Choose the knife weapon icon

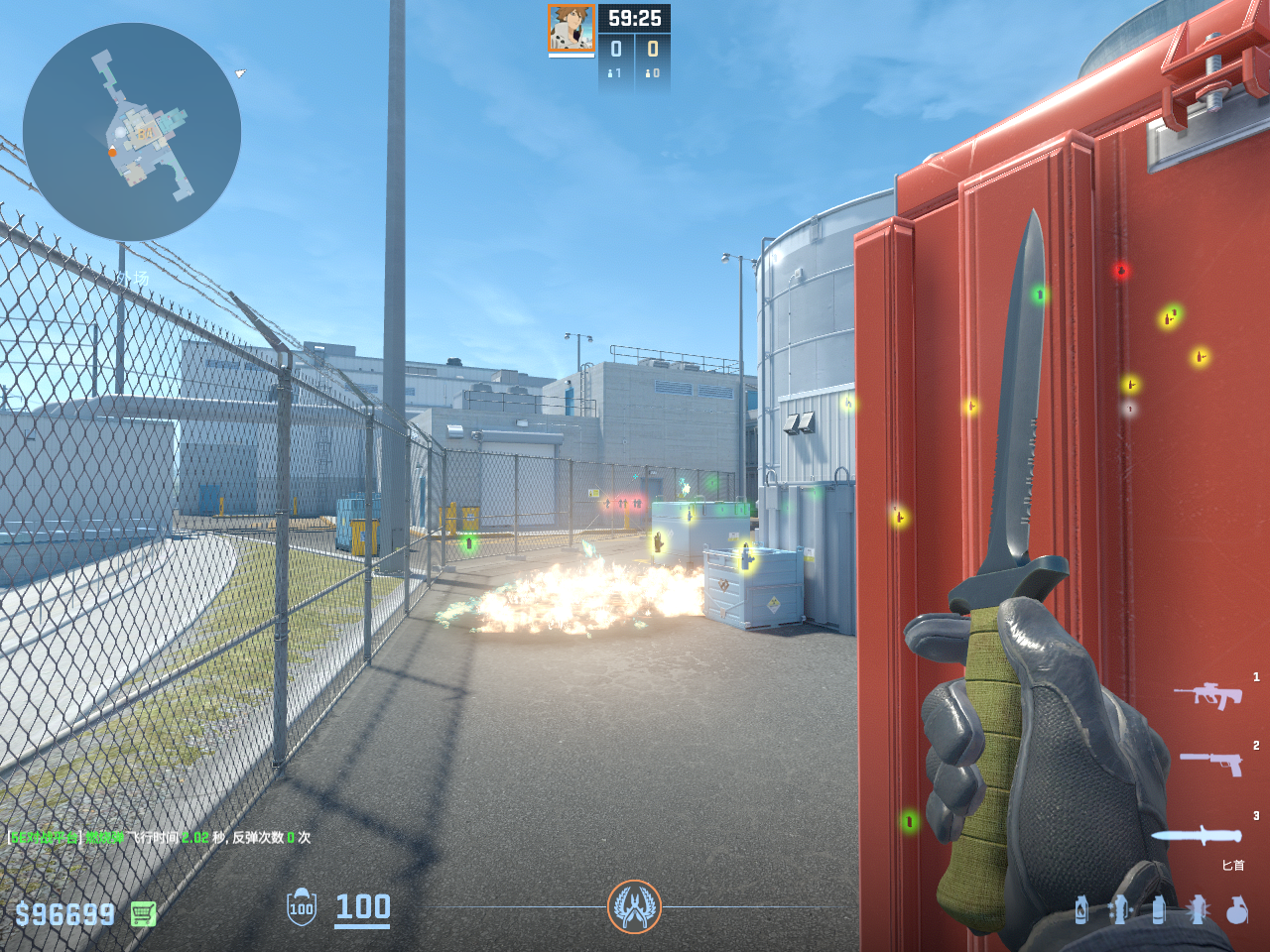point(1196,835)
